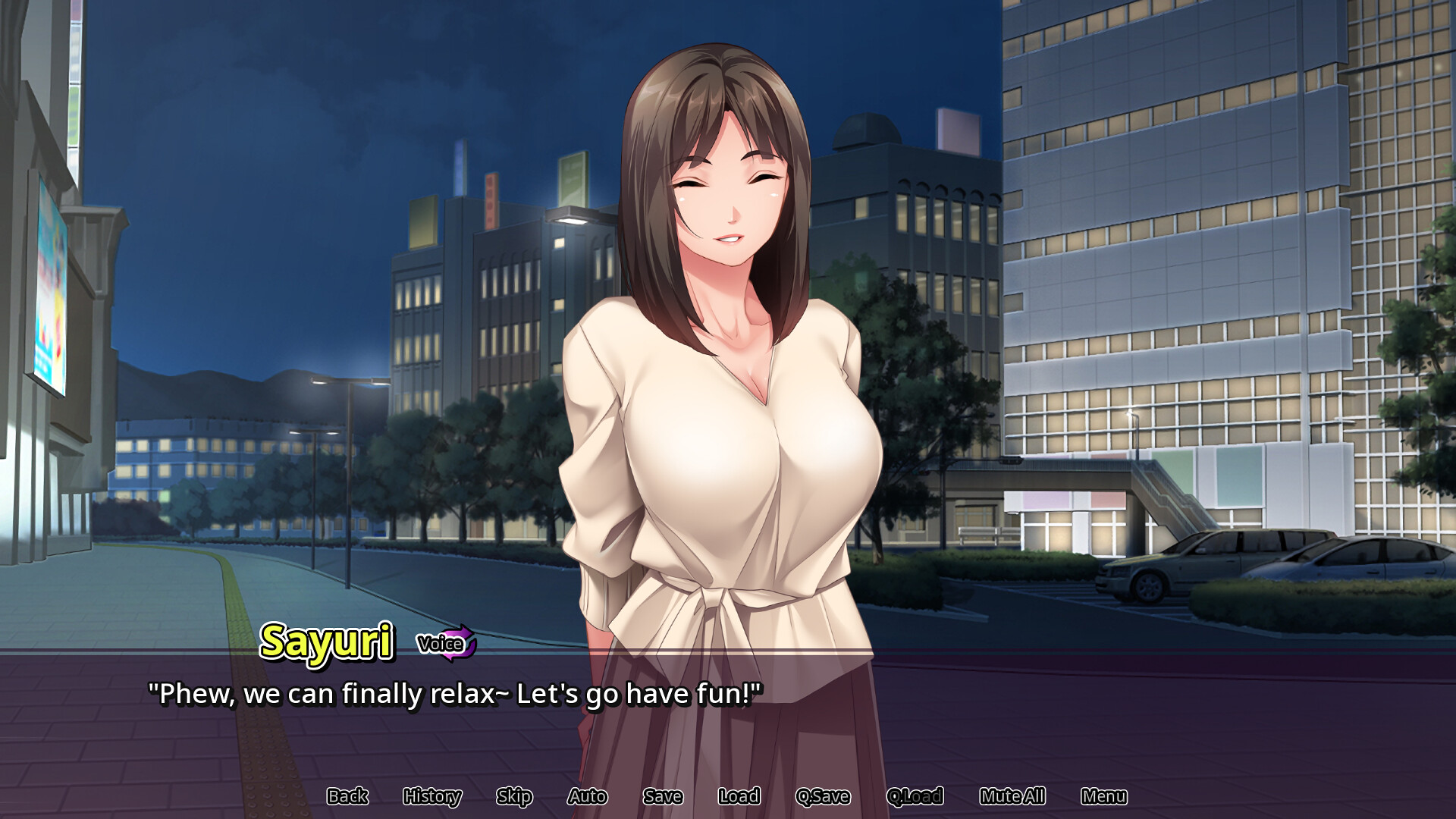Open the Save game screen
Screen dimensions: 1456x819
pyautogui.click(x=663, y=796)
